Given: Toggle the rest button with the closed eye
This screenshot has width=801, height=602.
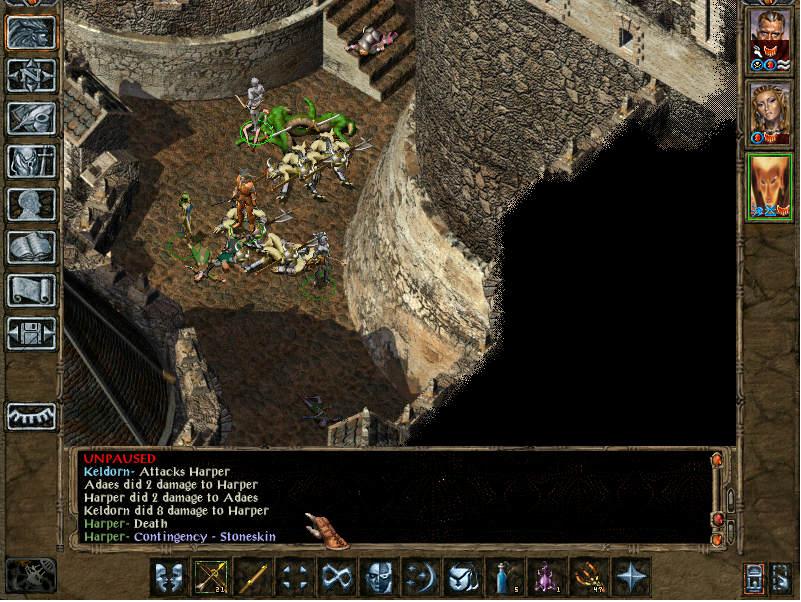Looking at the screenshot, I should (32, 416).
